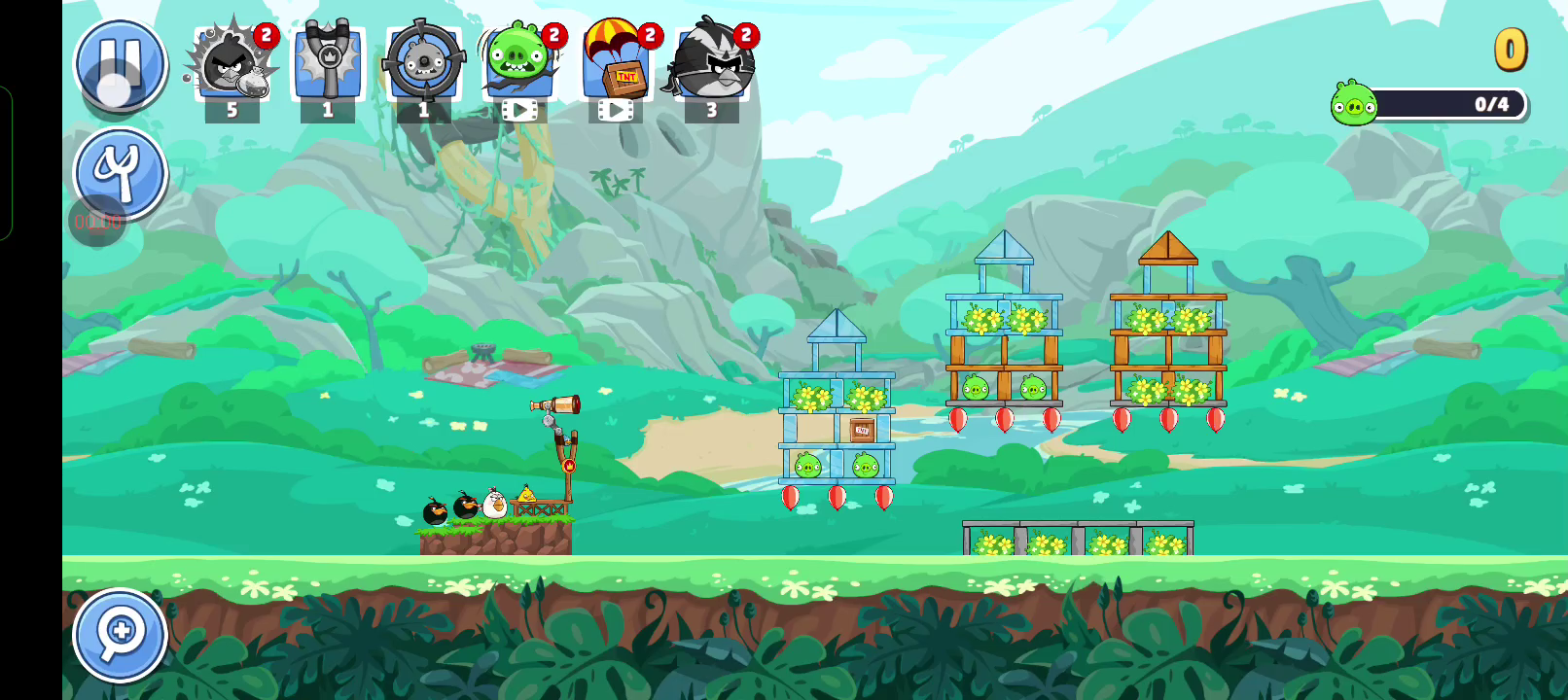The height and width of the screenshot is (700, 1568).
Task: Pause the game
Action: click(x=121, y=63)
